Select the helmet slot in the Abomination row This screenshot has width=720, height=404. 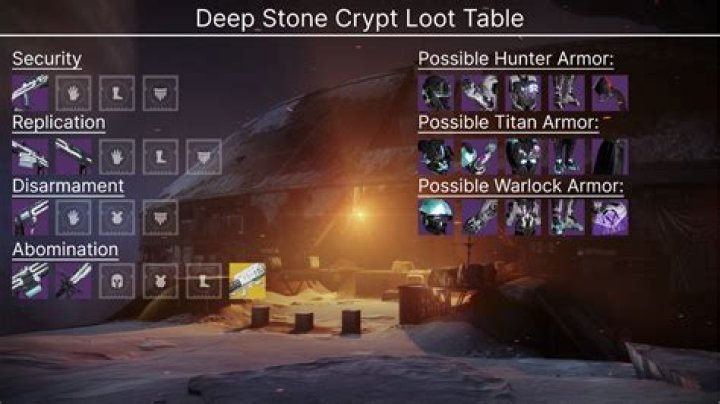tap(117, 281)
